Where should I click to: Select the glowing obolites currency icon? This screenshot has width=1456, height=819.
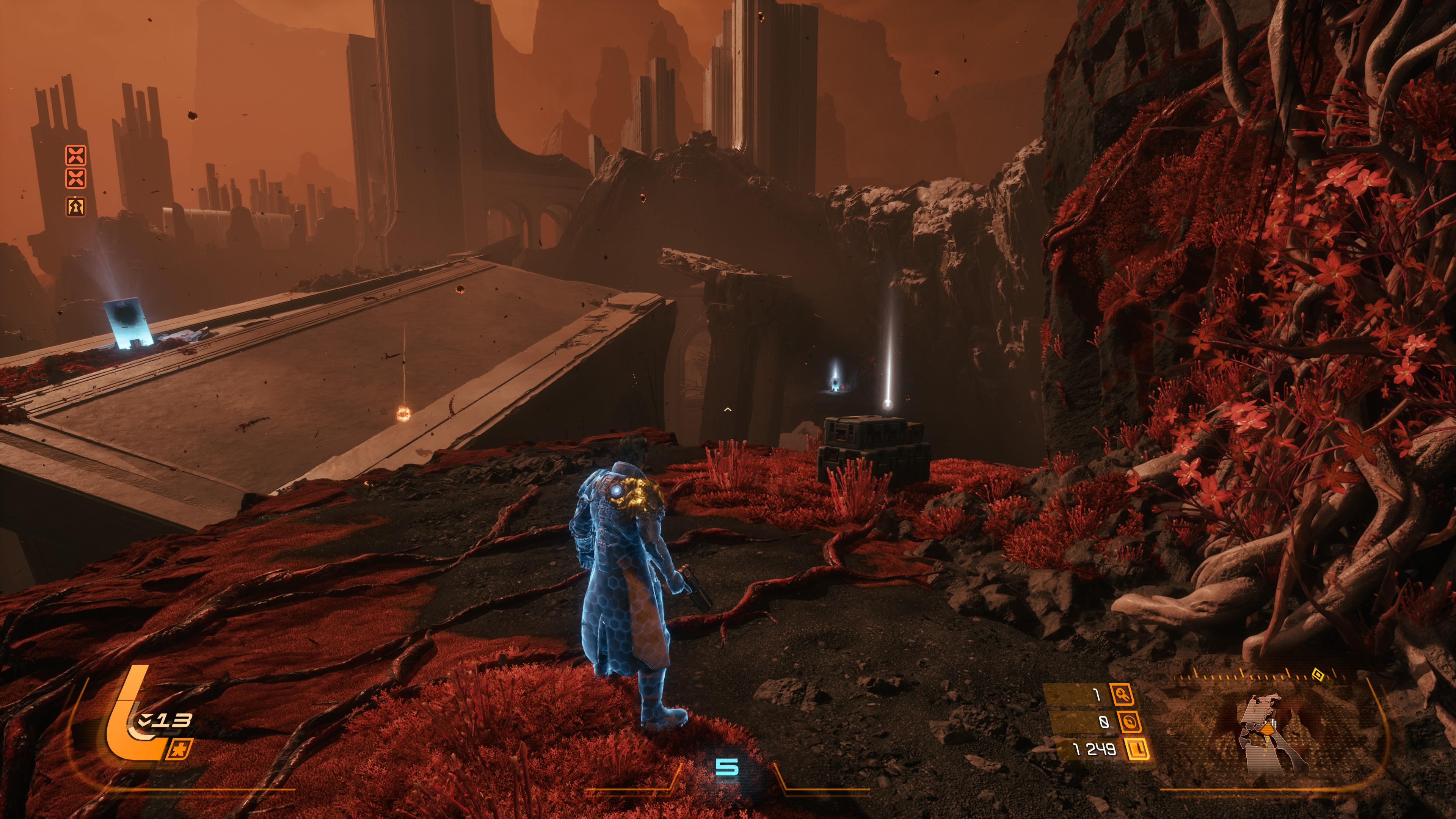tap(1137, 750)
